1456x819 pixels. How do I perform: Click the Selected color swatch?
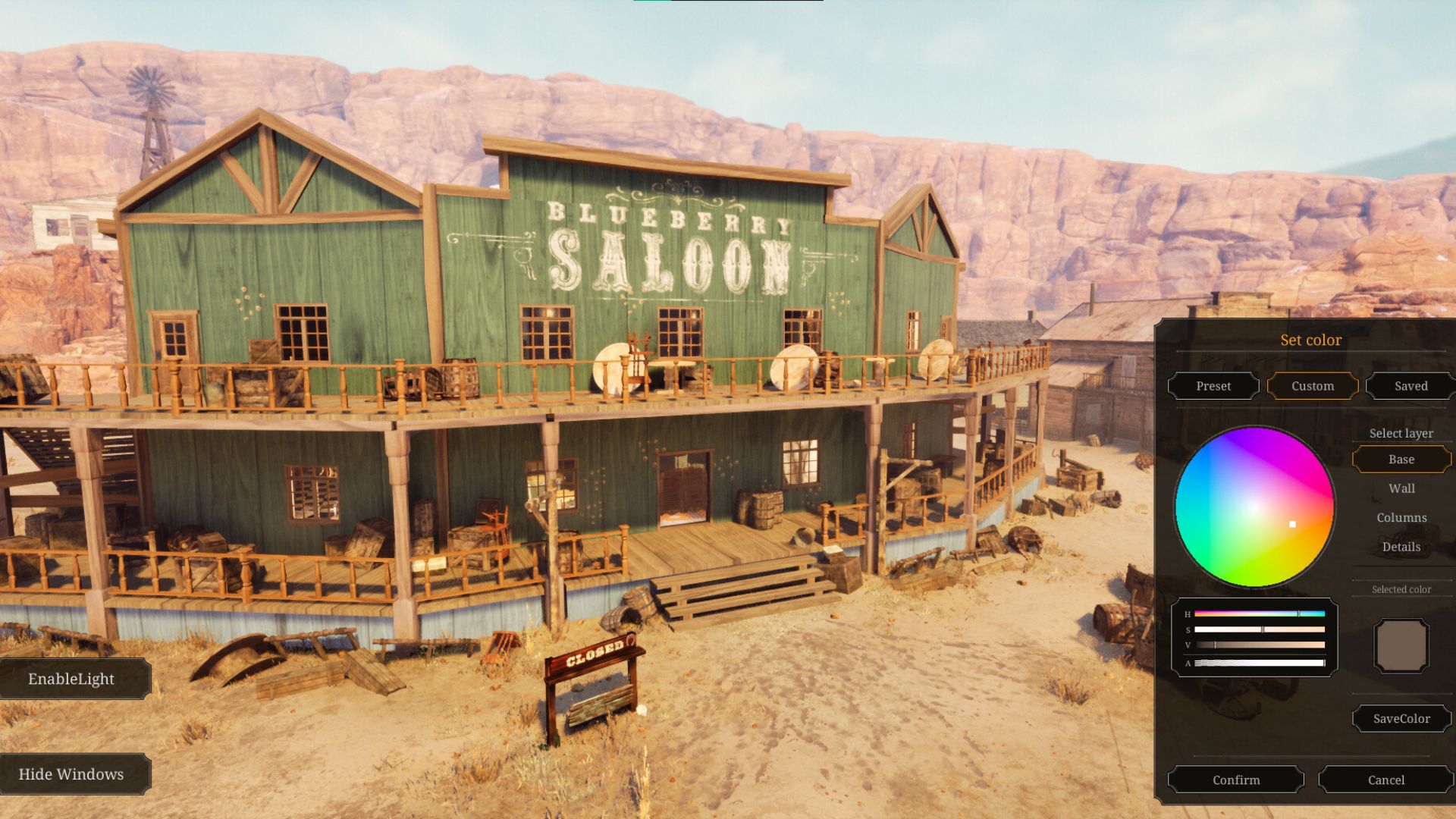tap(1401, 645)
